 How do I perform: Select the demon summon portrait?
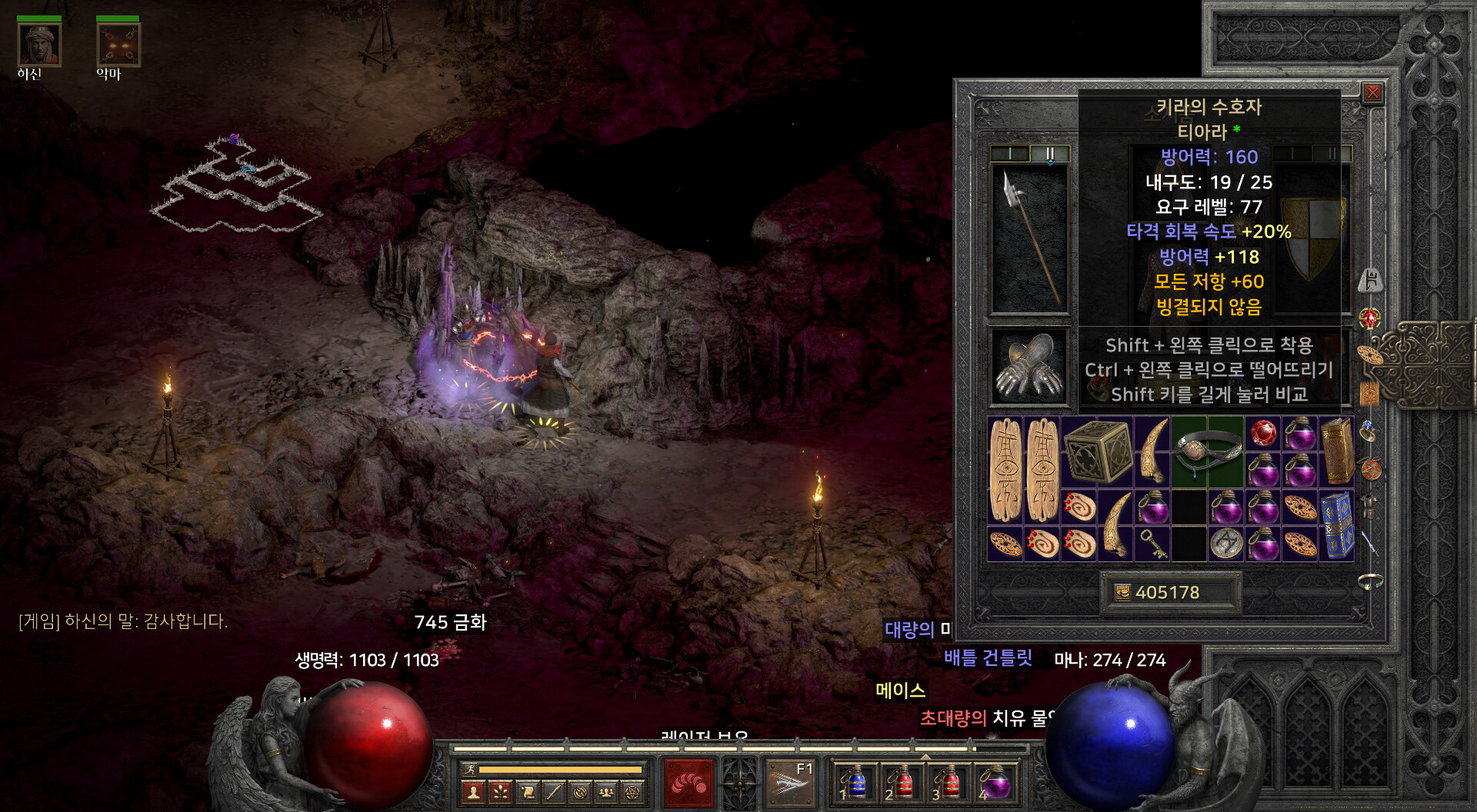tap(118, 45)
